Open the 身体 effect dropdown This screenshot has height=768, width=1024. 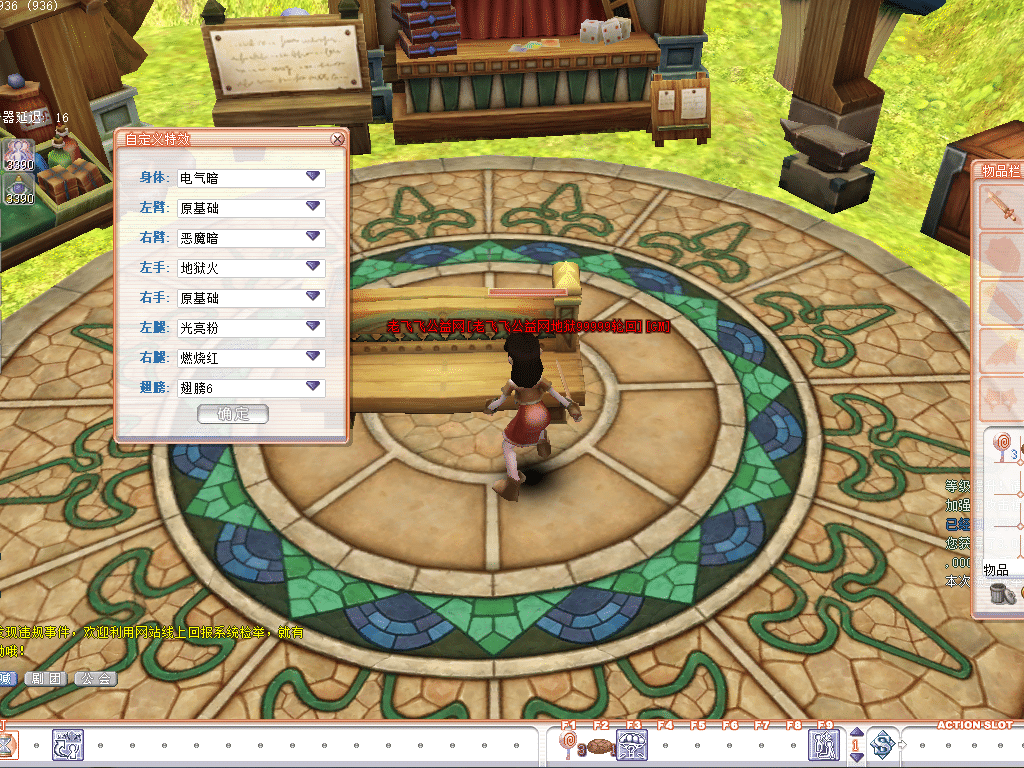point(313,177)
